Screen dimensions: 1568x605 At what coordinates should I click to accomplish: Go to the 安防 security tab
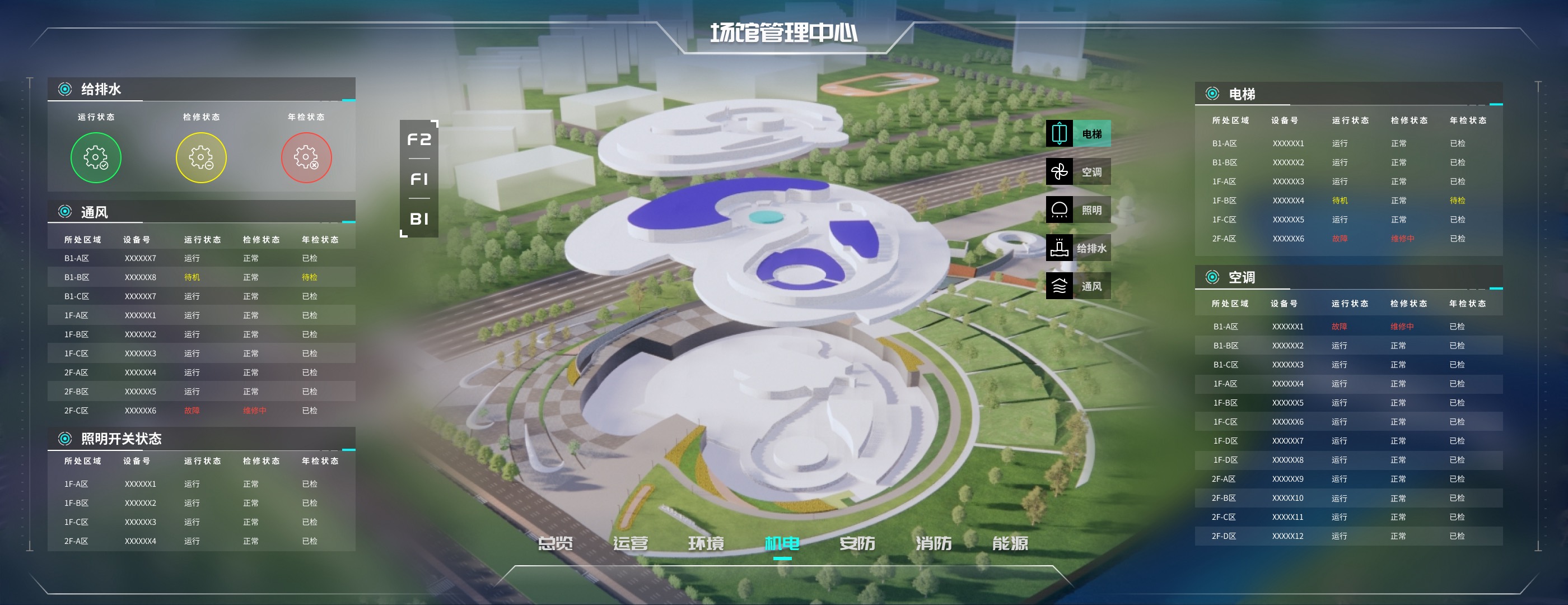click(857, 542)
